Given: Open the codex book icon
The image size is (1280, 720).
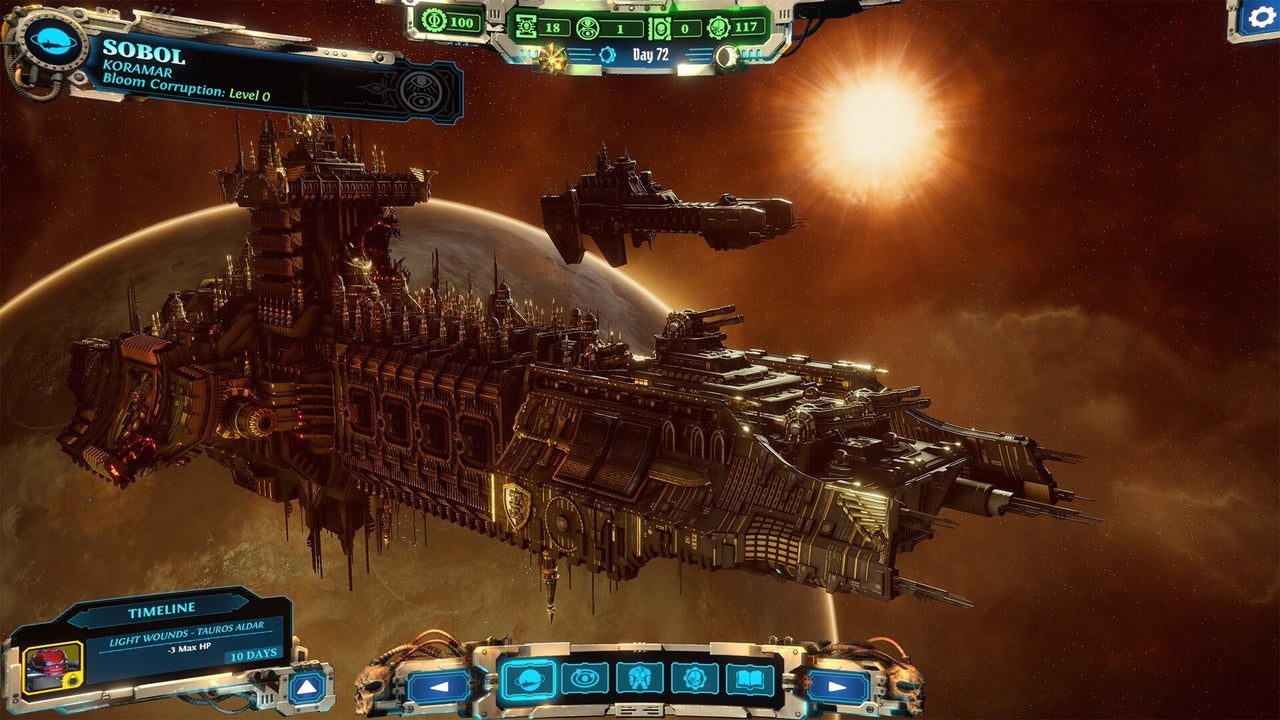Looking at the screenshot, I should click(x=750, y=680).
